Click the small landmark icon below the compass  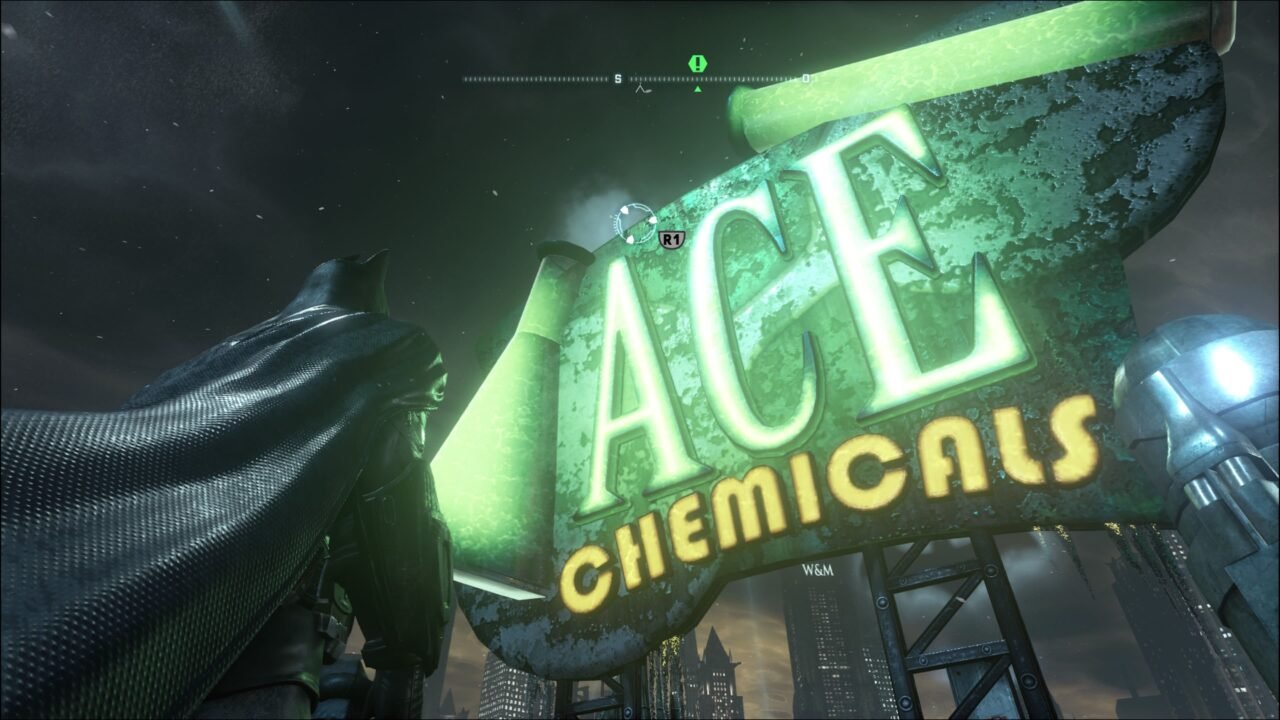click(644, 90)
